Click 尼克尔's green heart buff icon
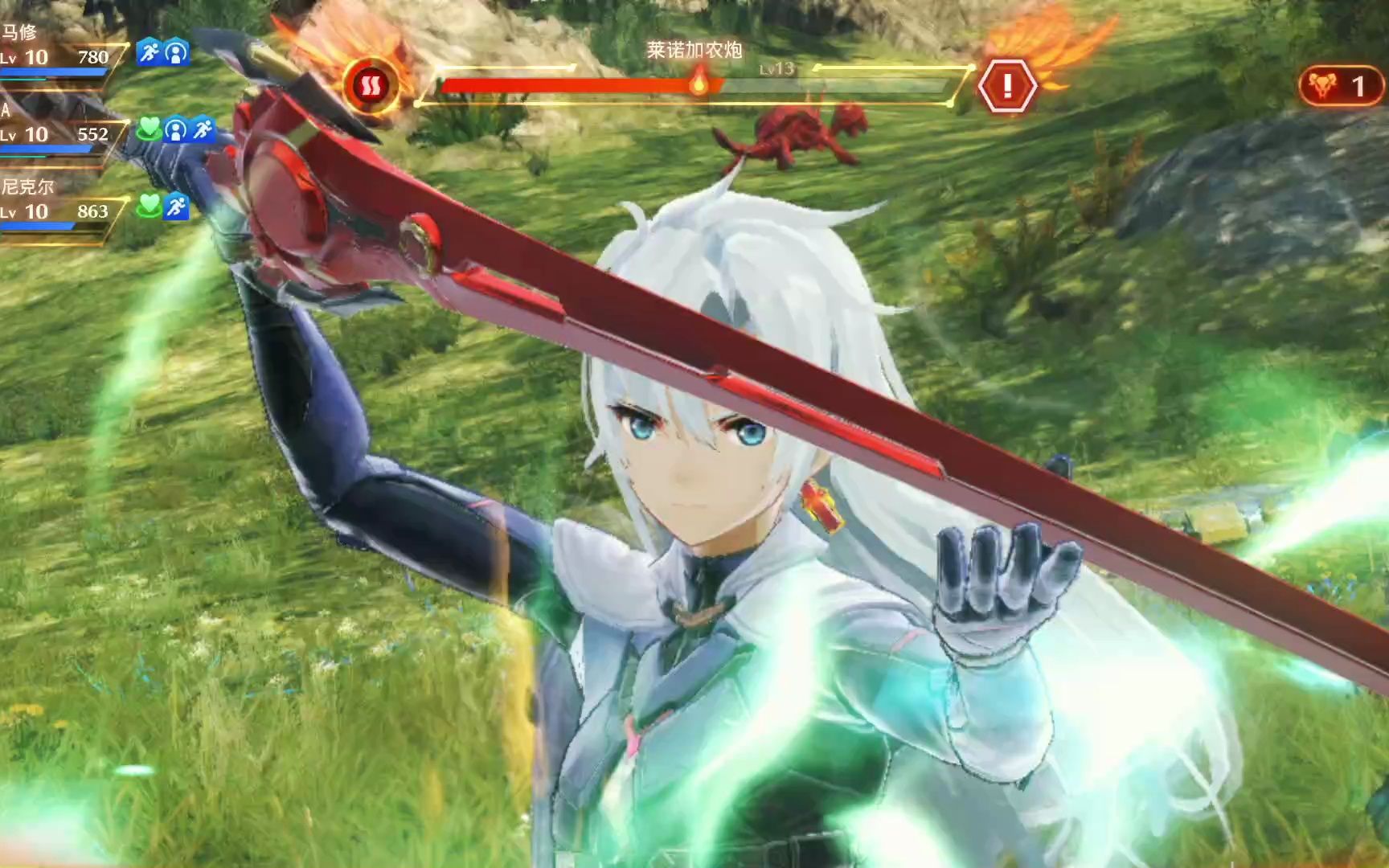Image resolution: width=1389 pixels, height=868 pixels. tap(150, 207)
